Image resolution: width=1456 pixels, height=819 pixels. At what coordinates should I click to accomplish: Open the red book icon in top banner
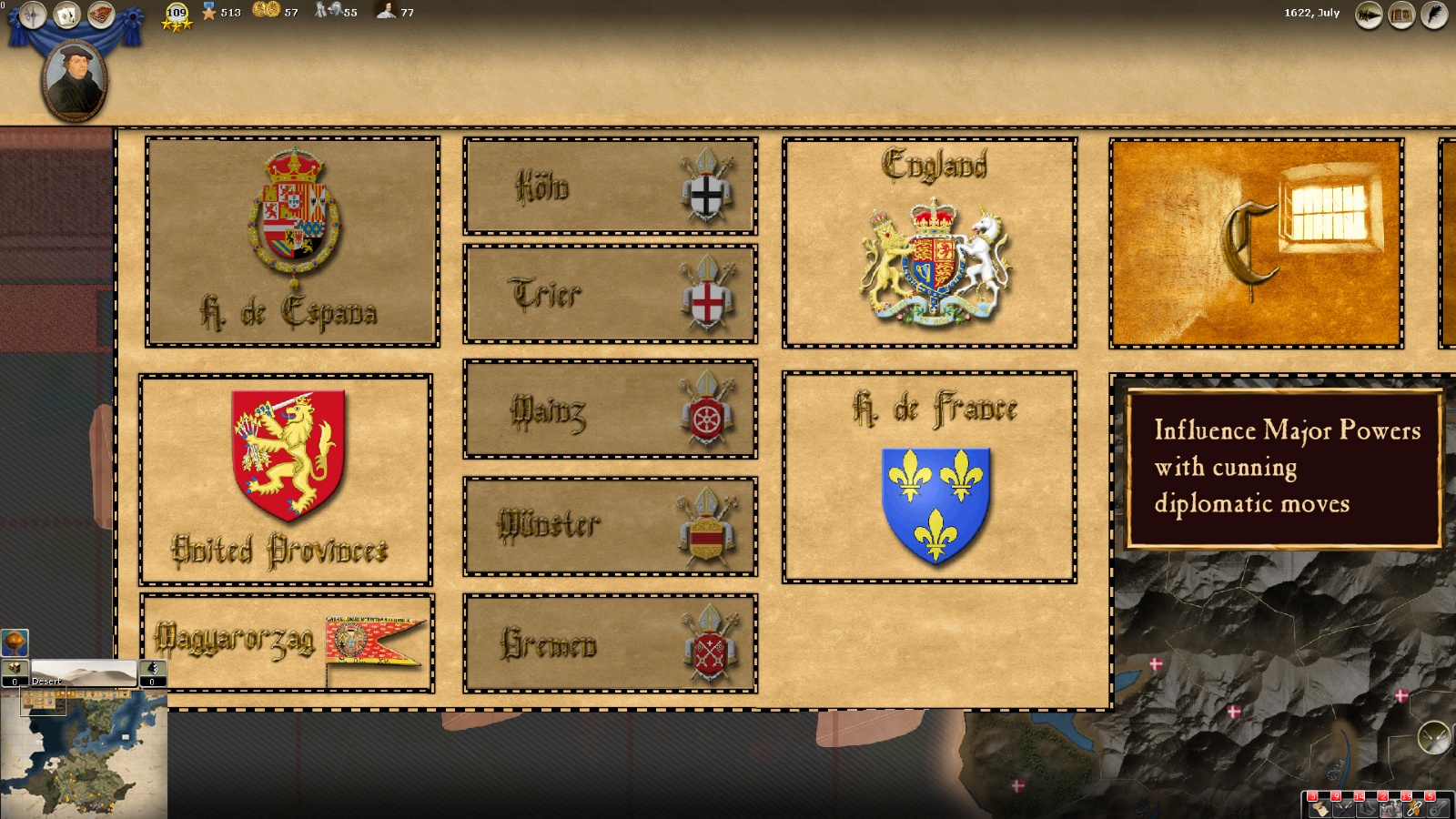coord(100,14)
